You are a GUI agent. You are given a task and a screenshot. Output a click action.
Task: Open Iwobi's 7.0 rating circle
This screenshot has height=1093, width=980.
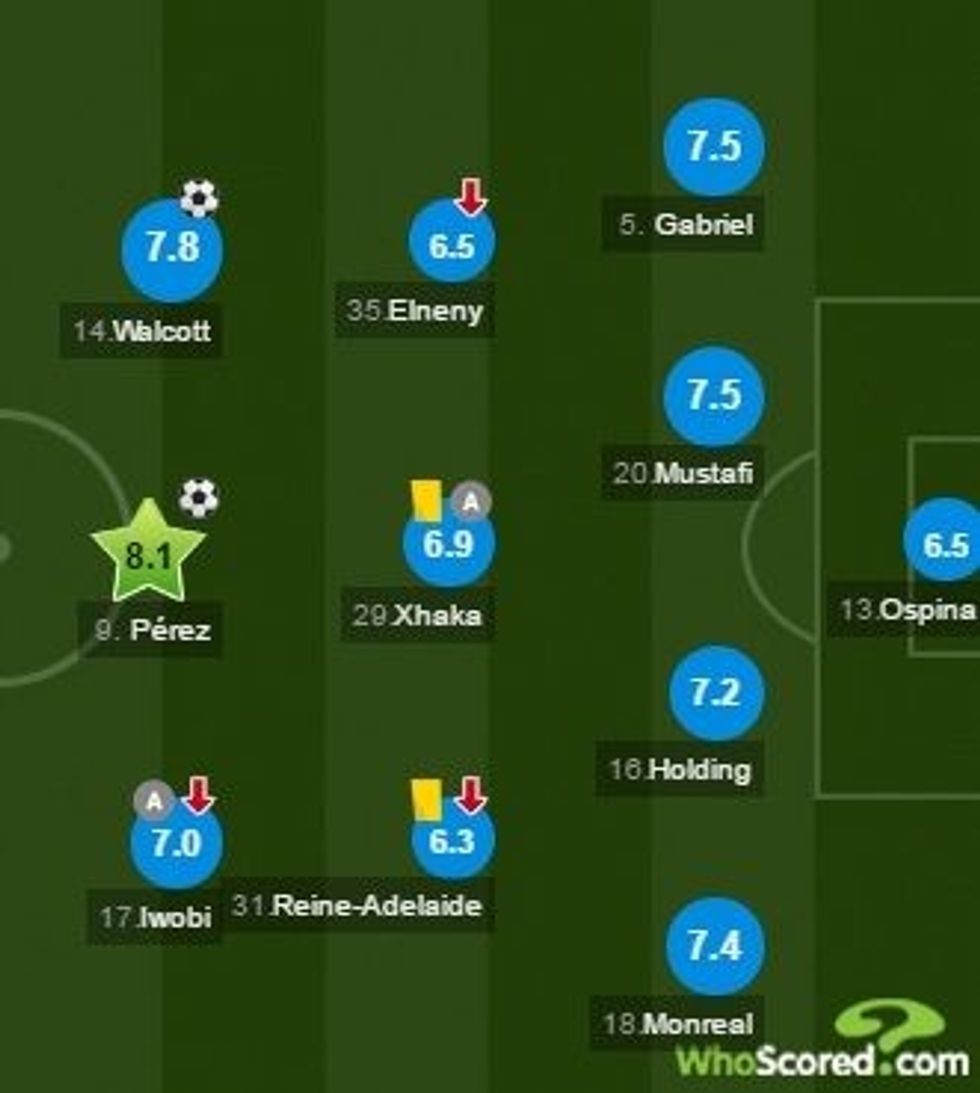pyautogui.click(x=176, y=844)
